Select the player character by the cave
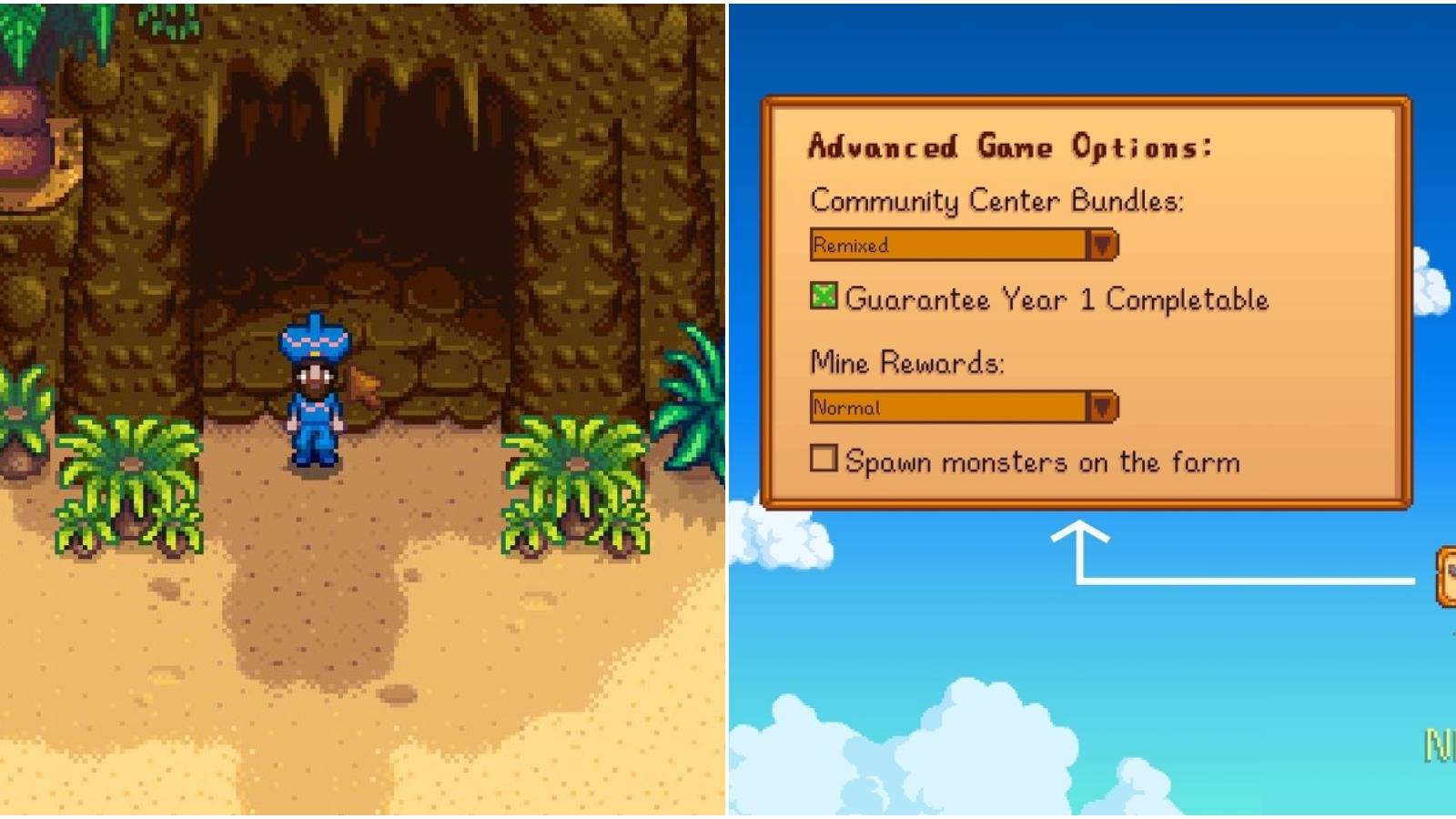The width and height of the screenshot is (1456, 819). click(317, 409)
